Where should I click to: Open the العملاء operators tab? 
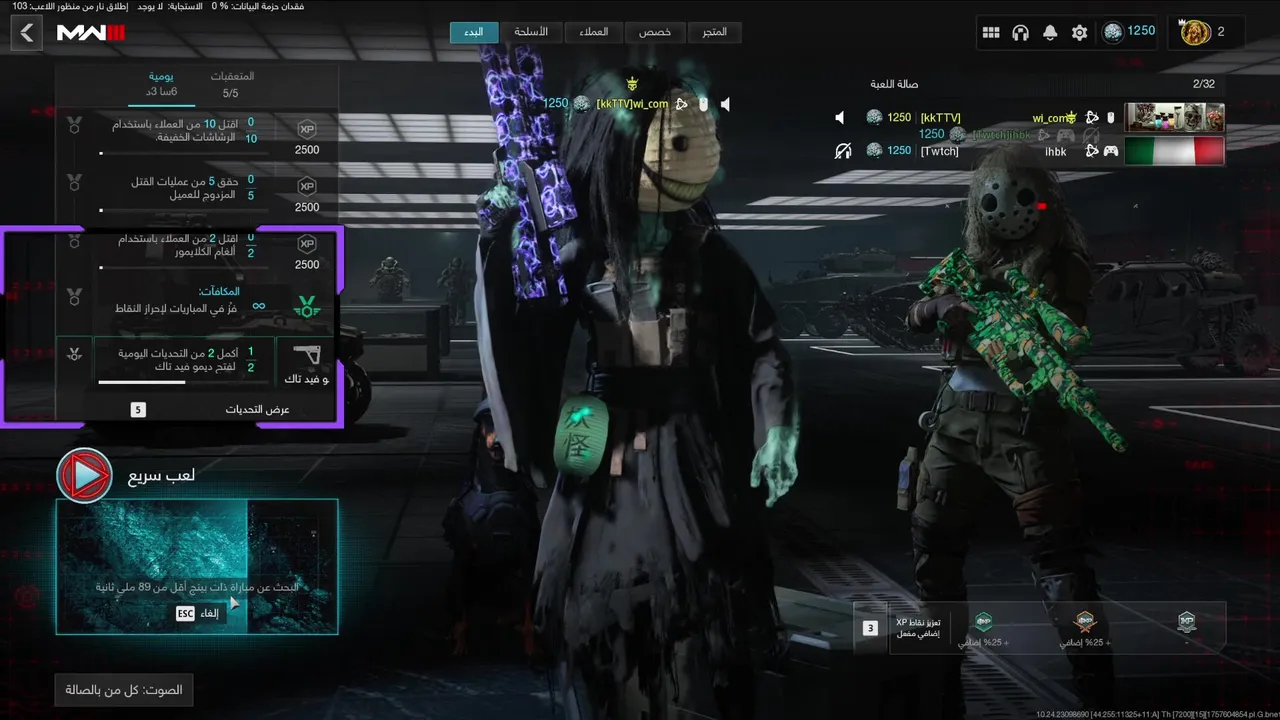[593, 32]
